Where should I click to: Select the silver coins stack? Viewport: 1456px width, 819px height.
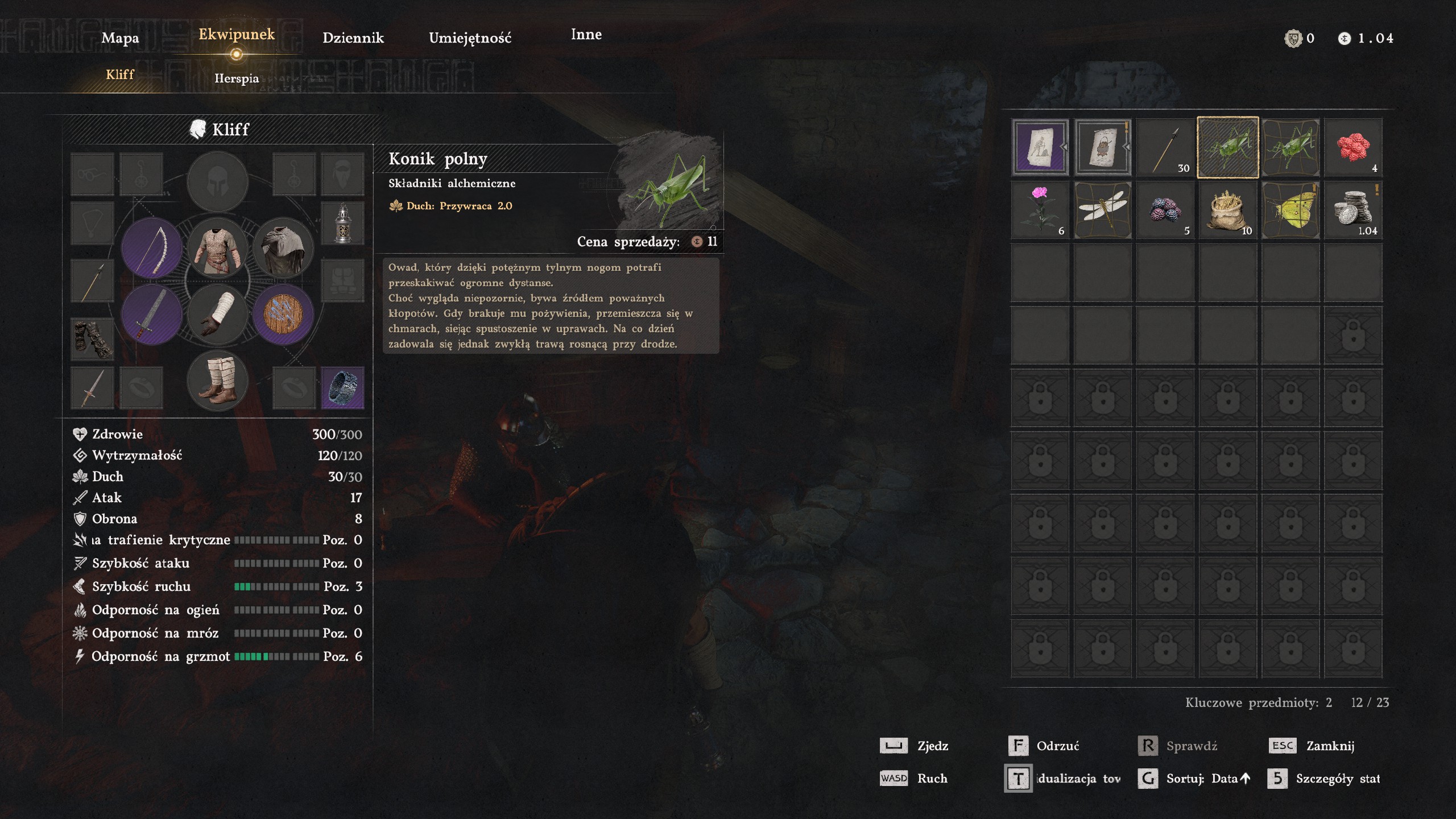1352,210
